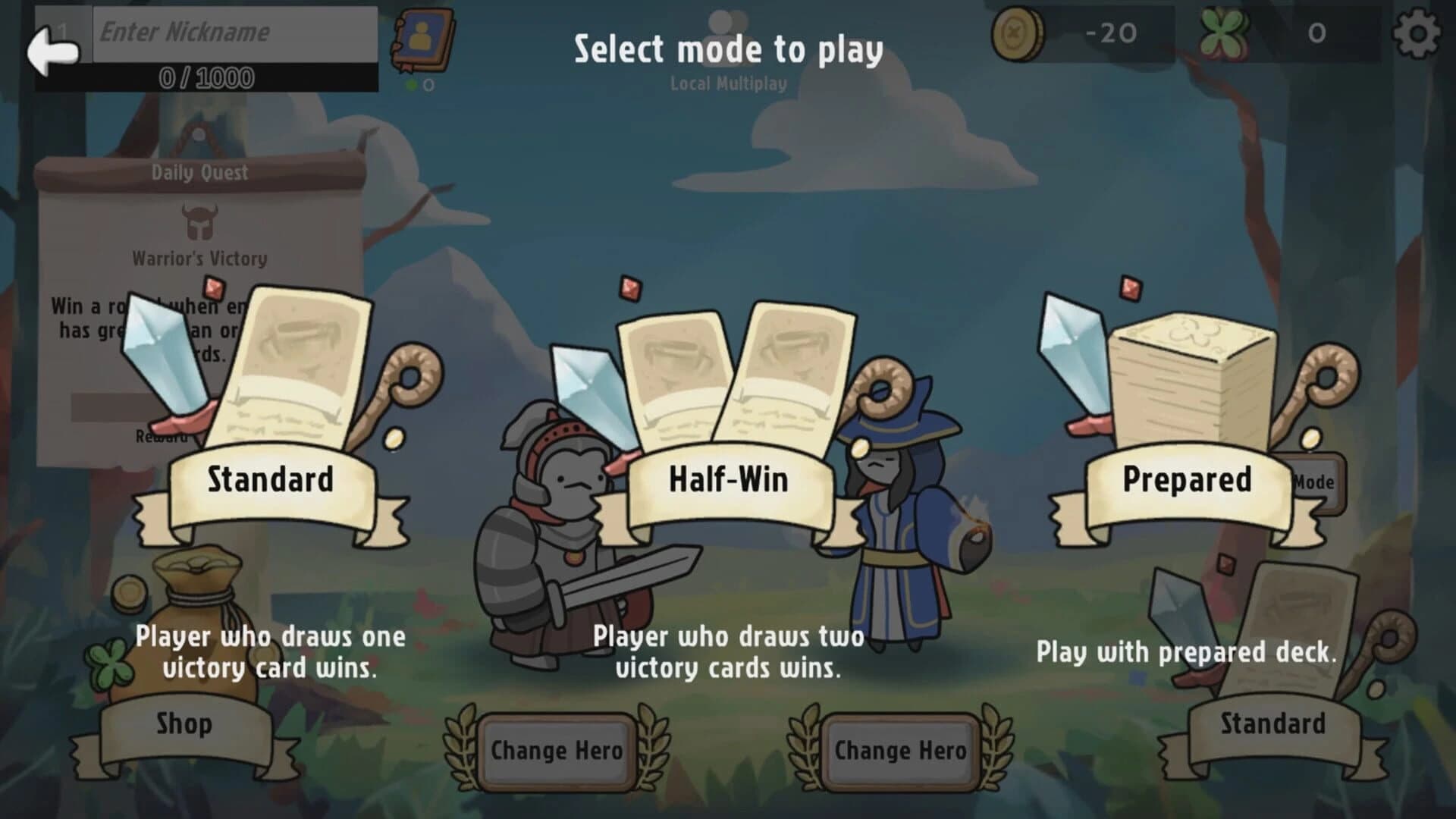The width and height of the screenshot is (1456, 819).
Task: Open the left Change Hero picker
Action: click(x=555, y=751)
